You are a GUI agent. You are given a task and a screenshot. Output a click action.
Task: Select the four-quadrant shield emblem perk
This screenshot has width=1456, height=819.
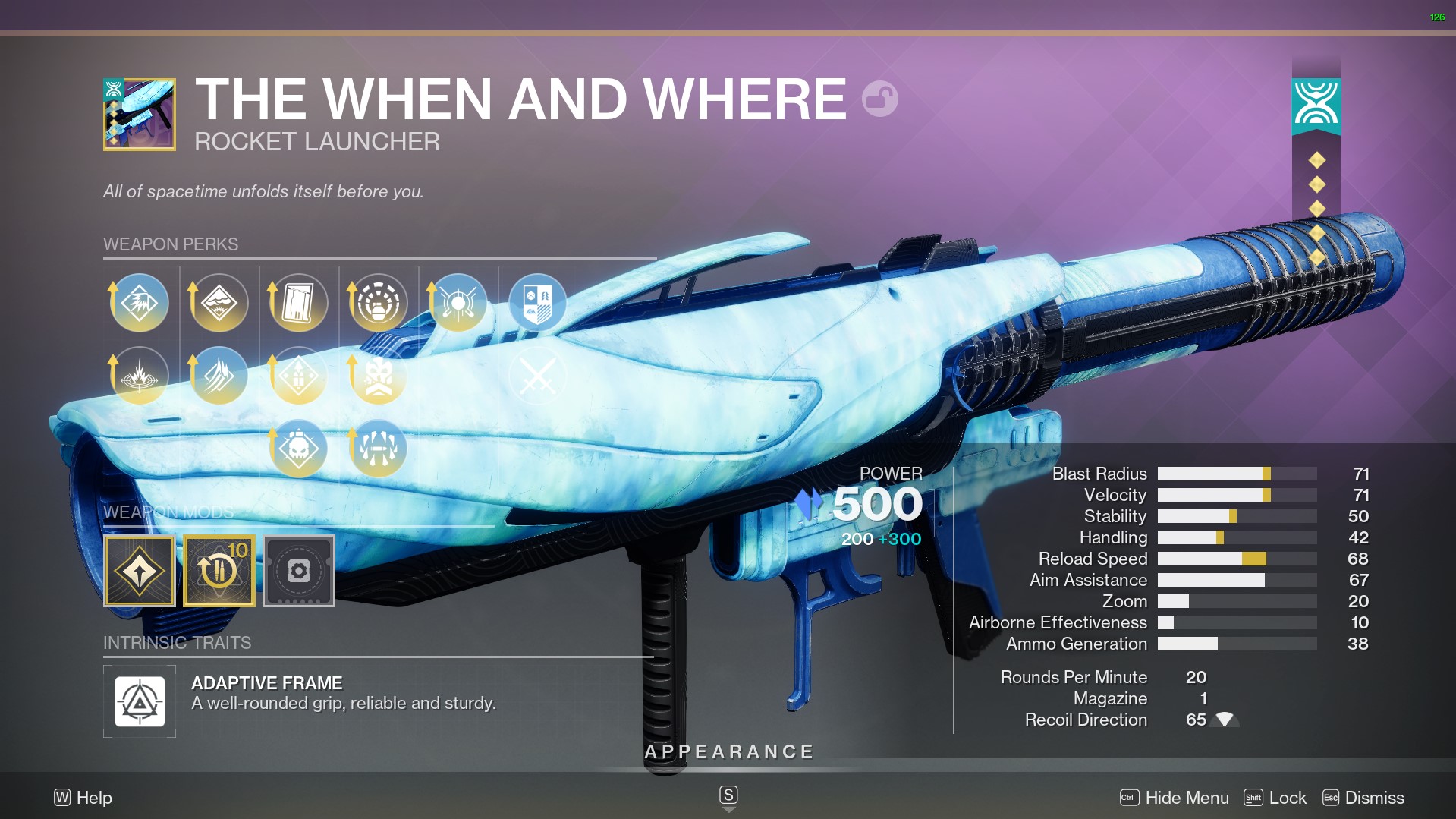point(537,303)
